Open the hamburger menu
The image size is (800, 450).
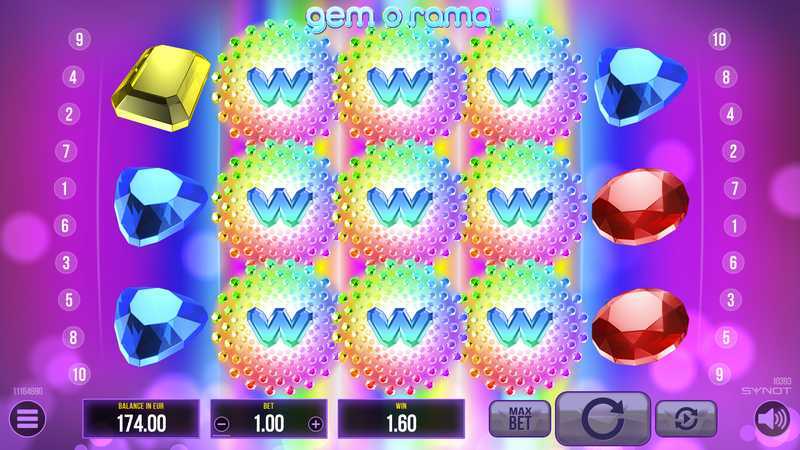click(27, 420)
